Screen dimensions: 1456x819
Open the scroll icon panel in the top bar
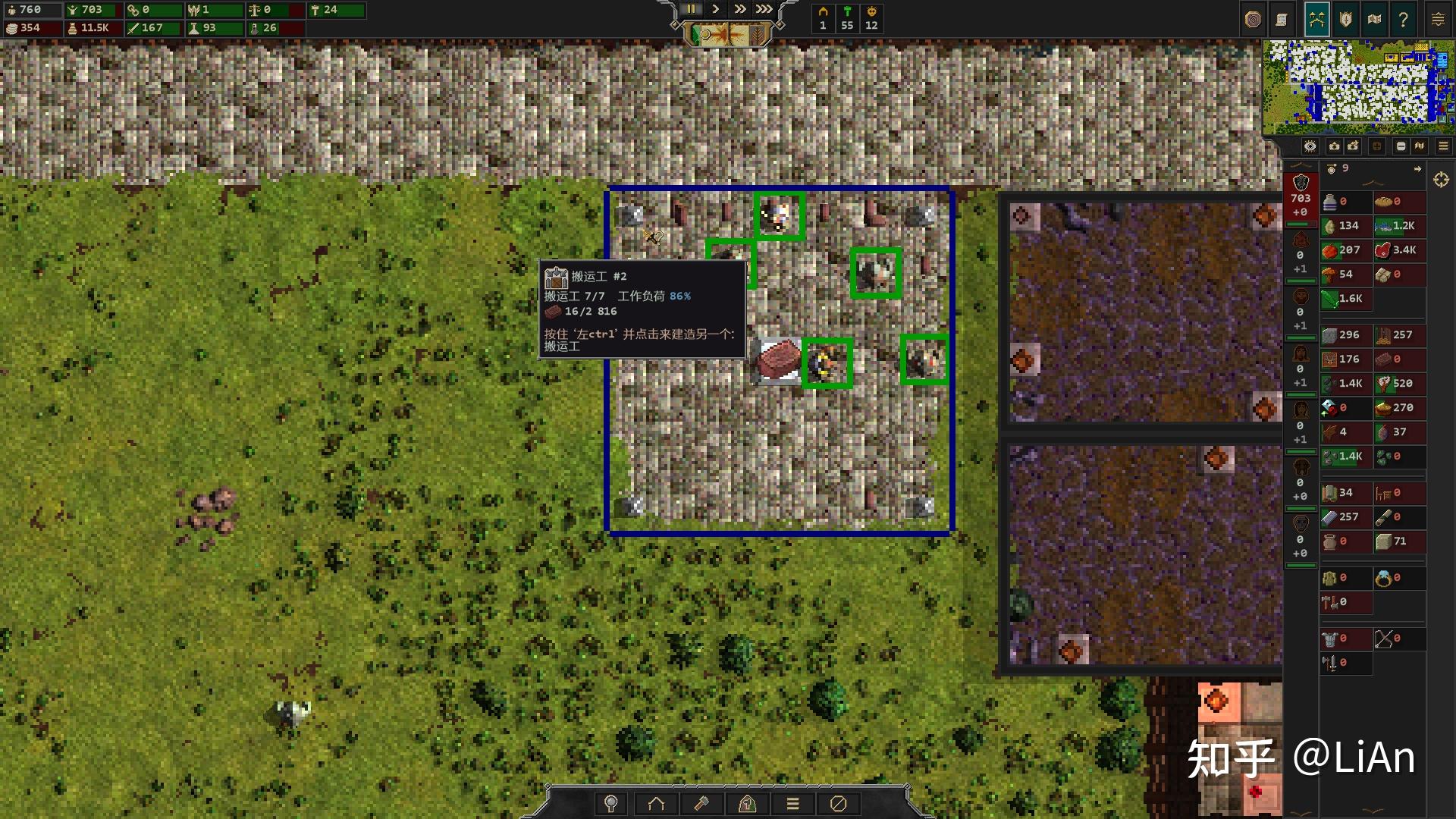pos(1282,20)
